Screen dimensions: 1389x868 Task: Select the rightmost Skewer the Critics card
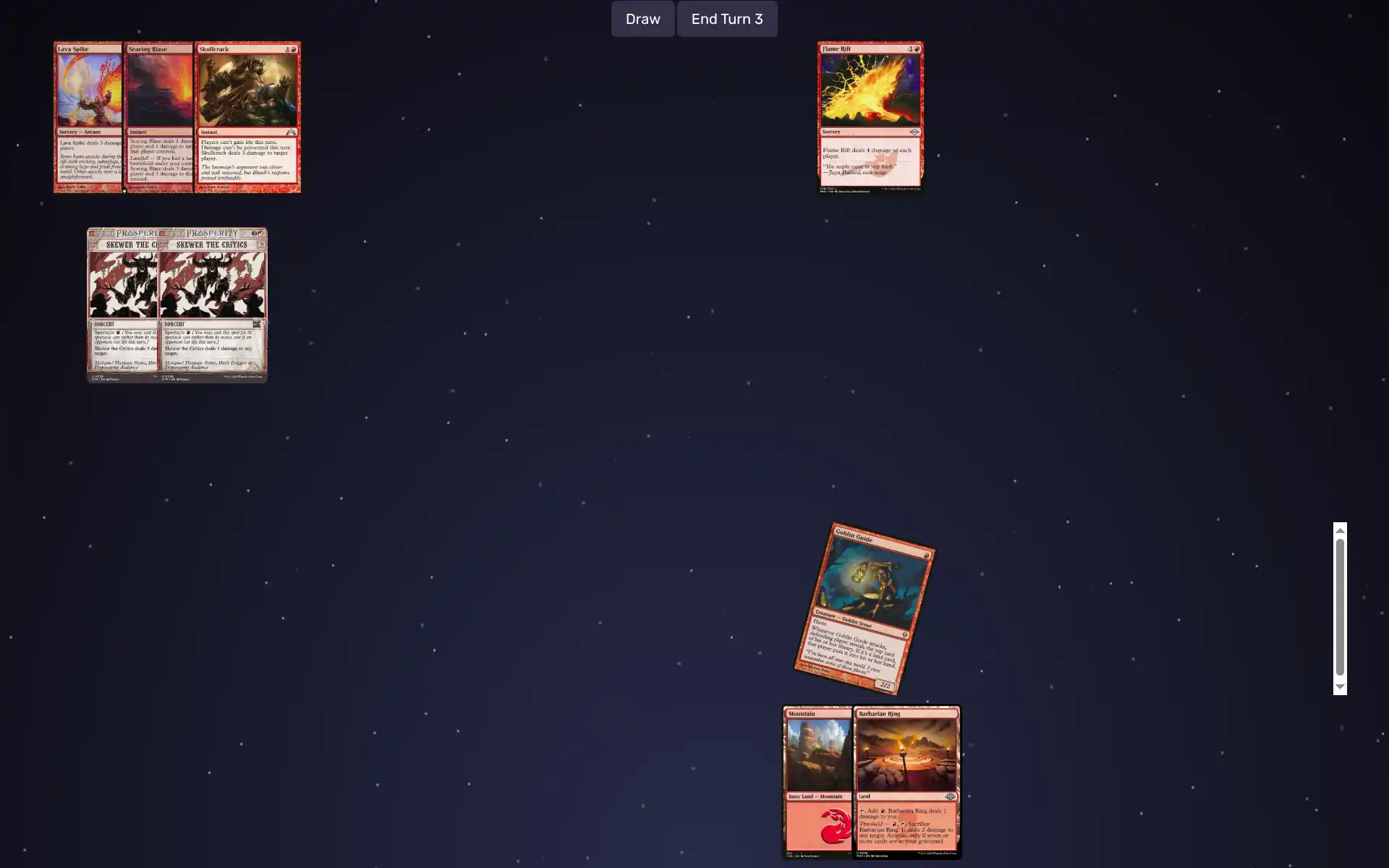[x=212, y=304]
